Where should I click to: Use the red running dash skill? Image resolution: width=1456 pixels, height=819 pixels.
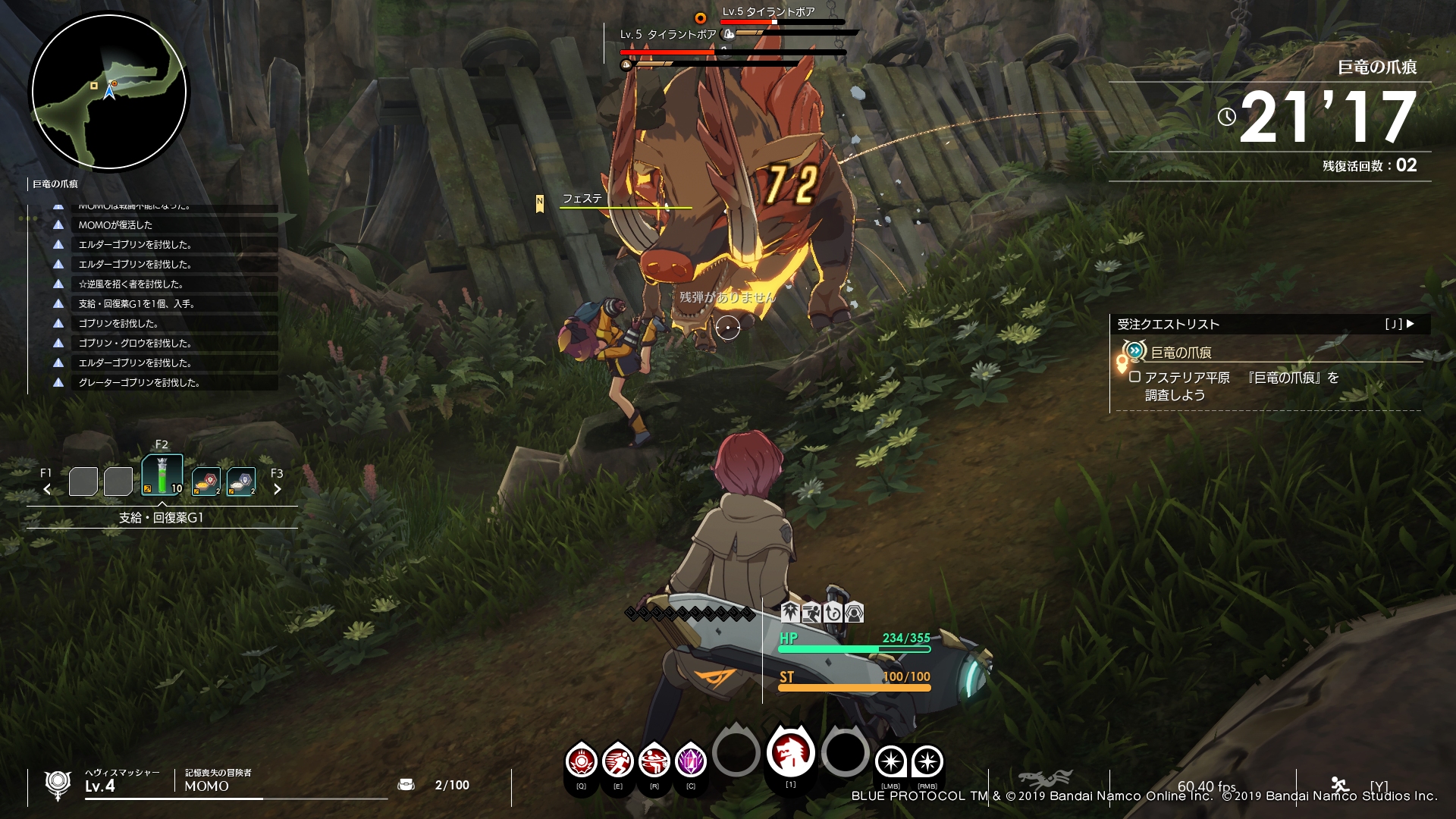618,761
